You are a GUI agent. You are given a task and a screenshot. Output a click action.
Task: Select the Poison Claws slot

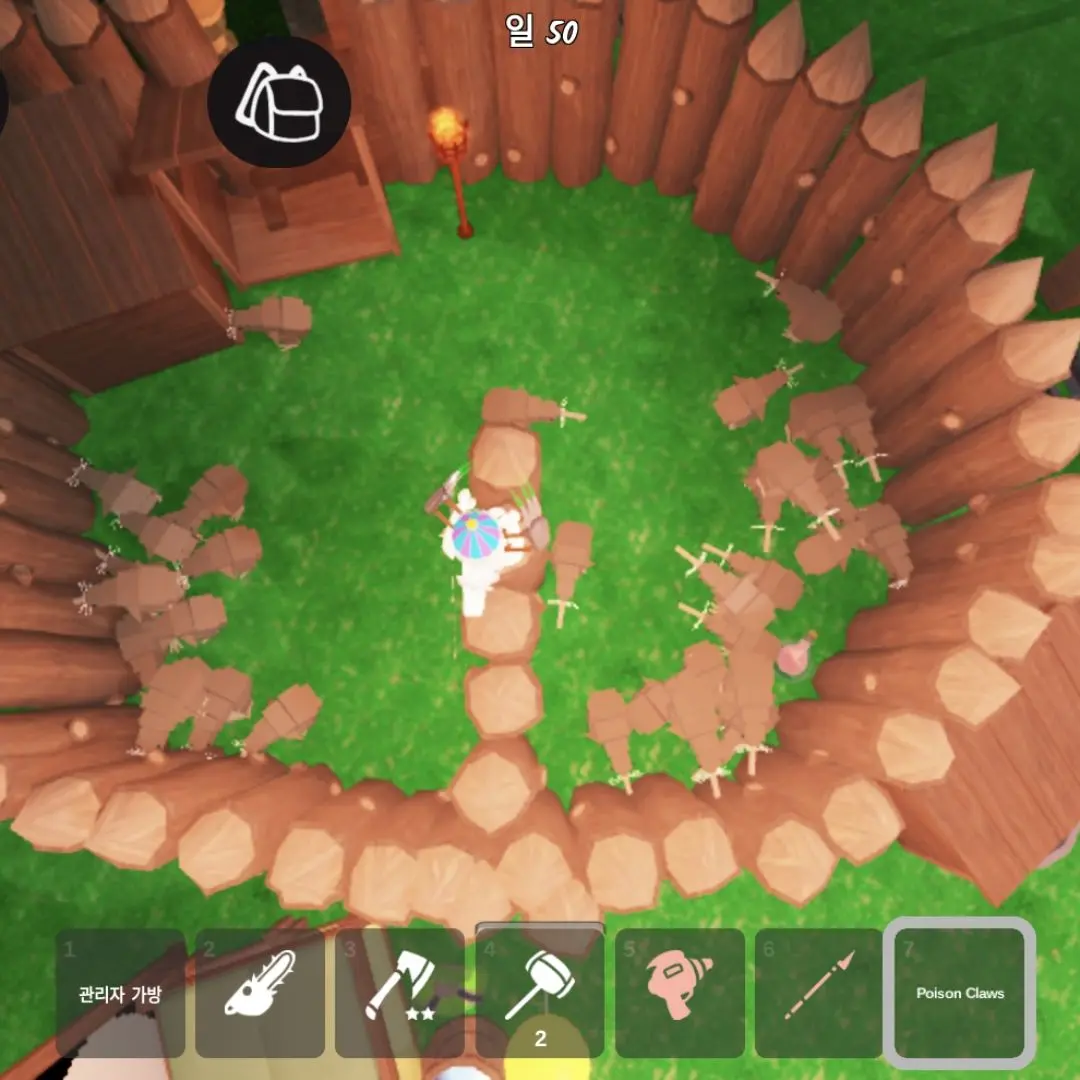(960, 993)
